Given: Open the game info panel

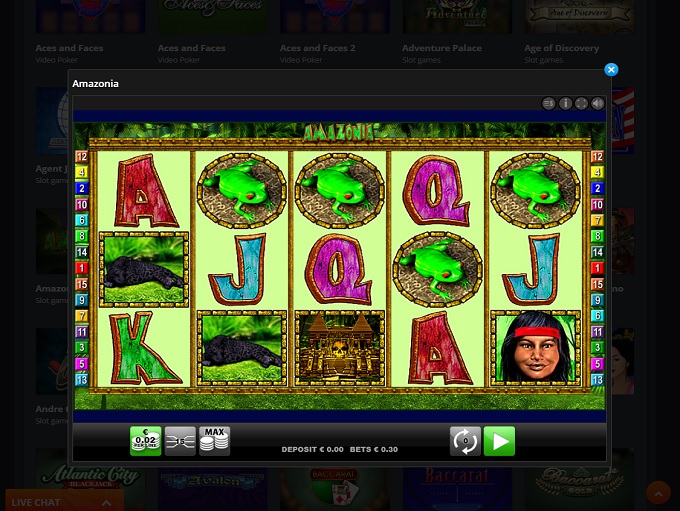Looking at the screenshot, I should [x=565, y=103].
